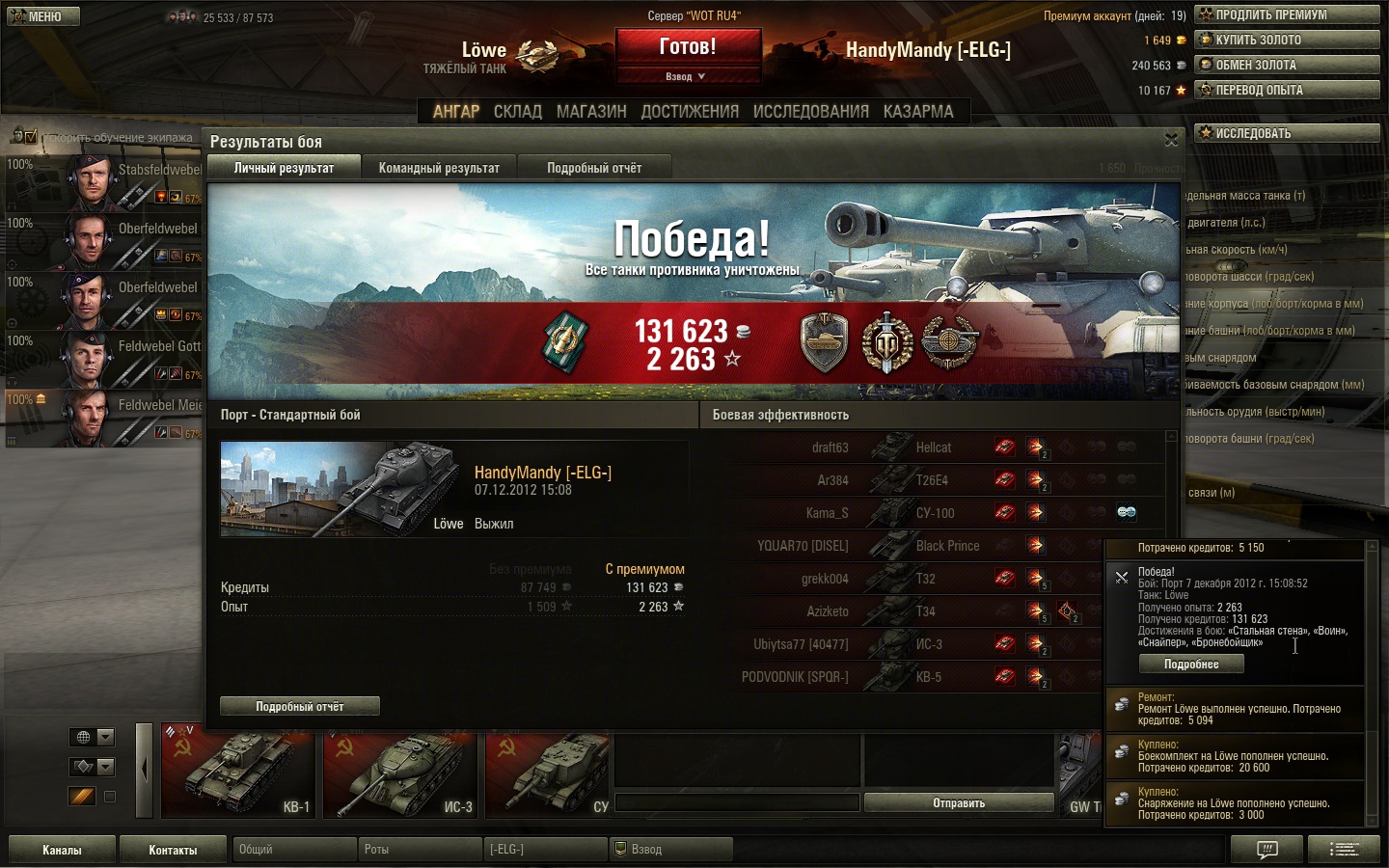Open the Подробный отчёт tab
Viewport: 1389px width, 868px height.
coord(594,168)
